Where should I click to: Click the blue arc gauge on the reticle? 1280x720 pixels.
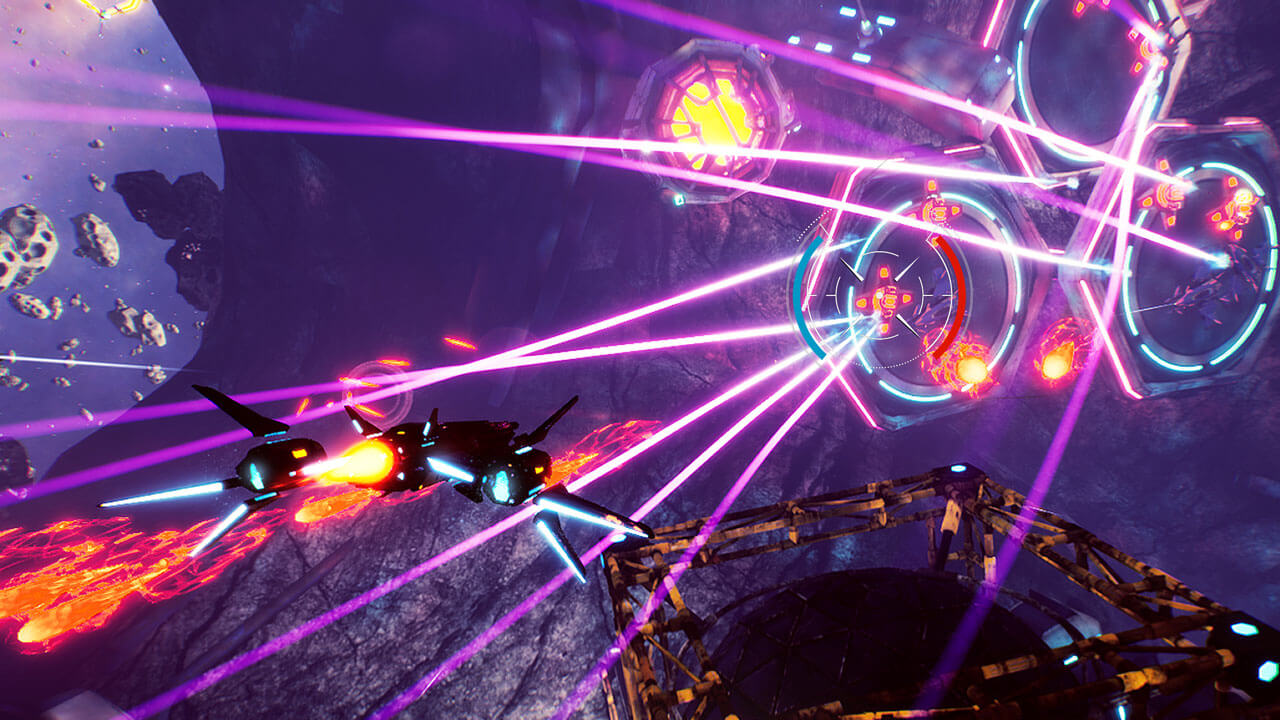point(800,300)
